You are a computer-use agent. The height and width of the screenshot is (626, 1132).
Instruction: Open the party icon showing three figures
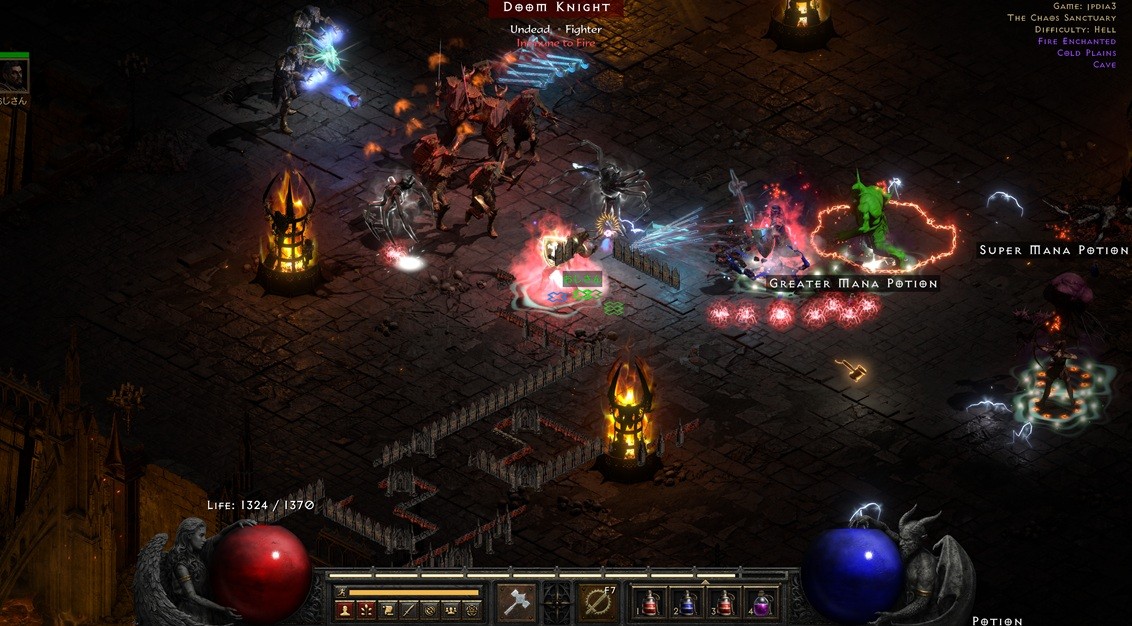click(x=451, y=610)
